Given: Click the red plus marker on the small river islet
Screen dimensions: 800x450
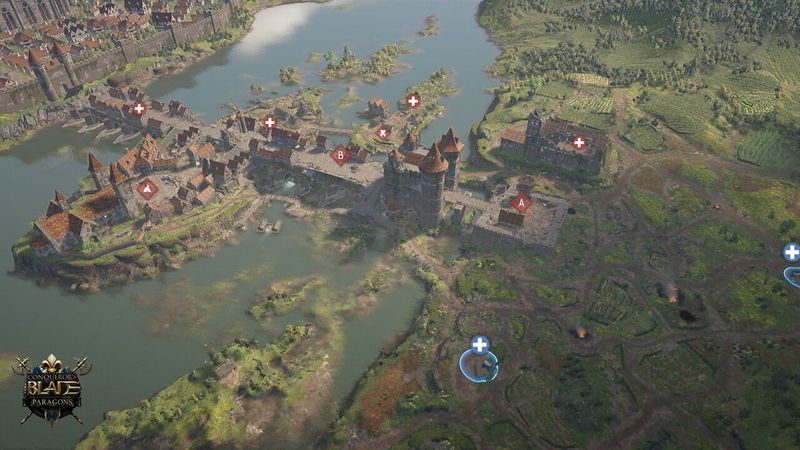Looking at the screenshot, I should point(413,101).
